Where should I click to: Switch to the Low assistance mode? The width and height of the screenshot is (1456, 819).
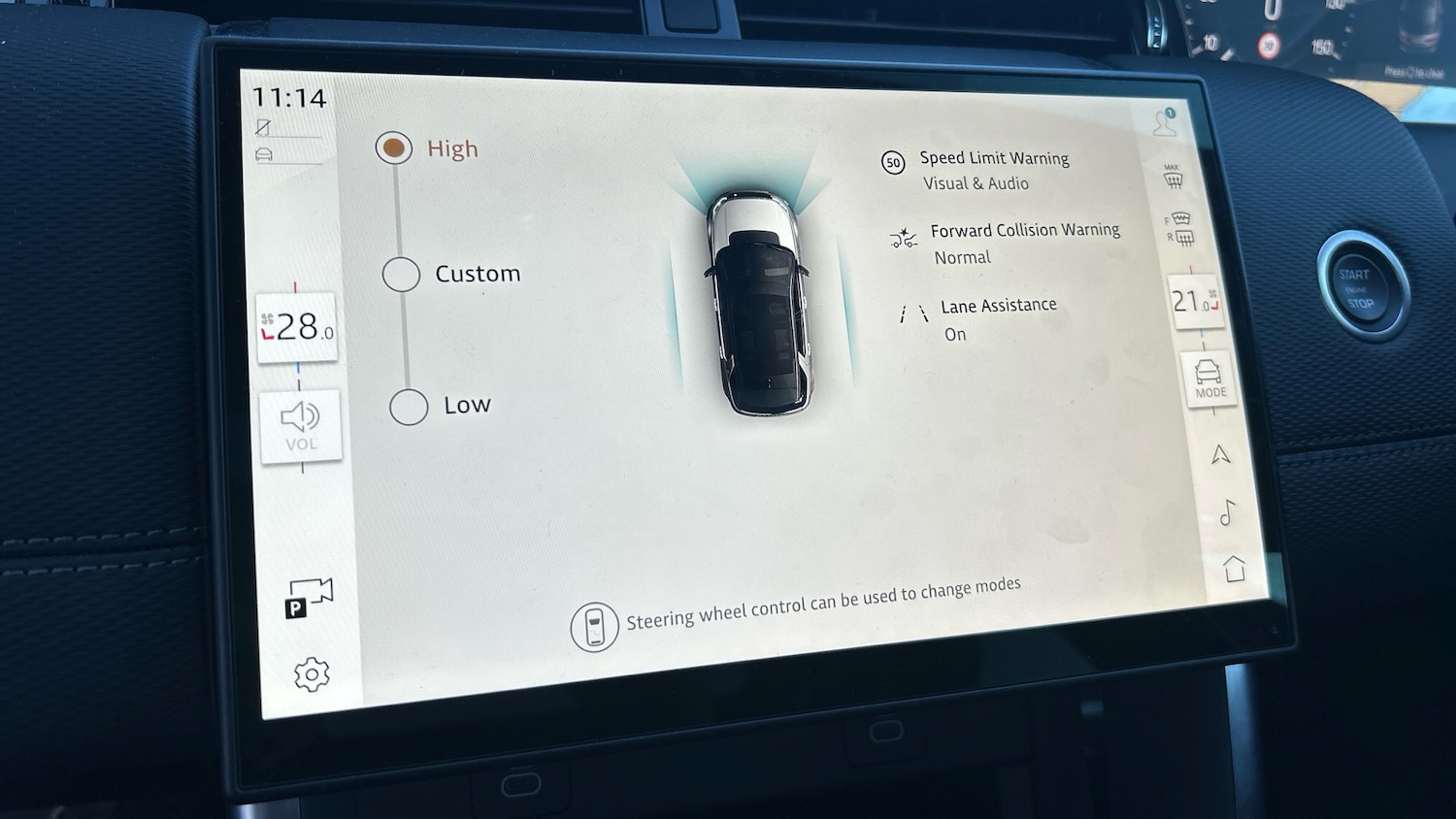point(409,407)
